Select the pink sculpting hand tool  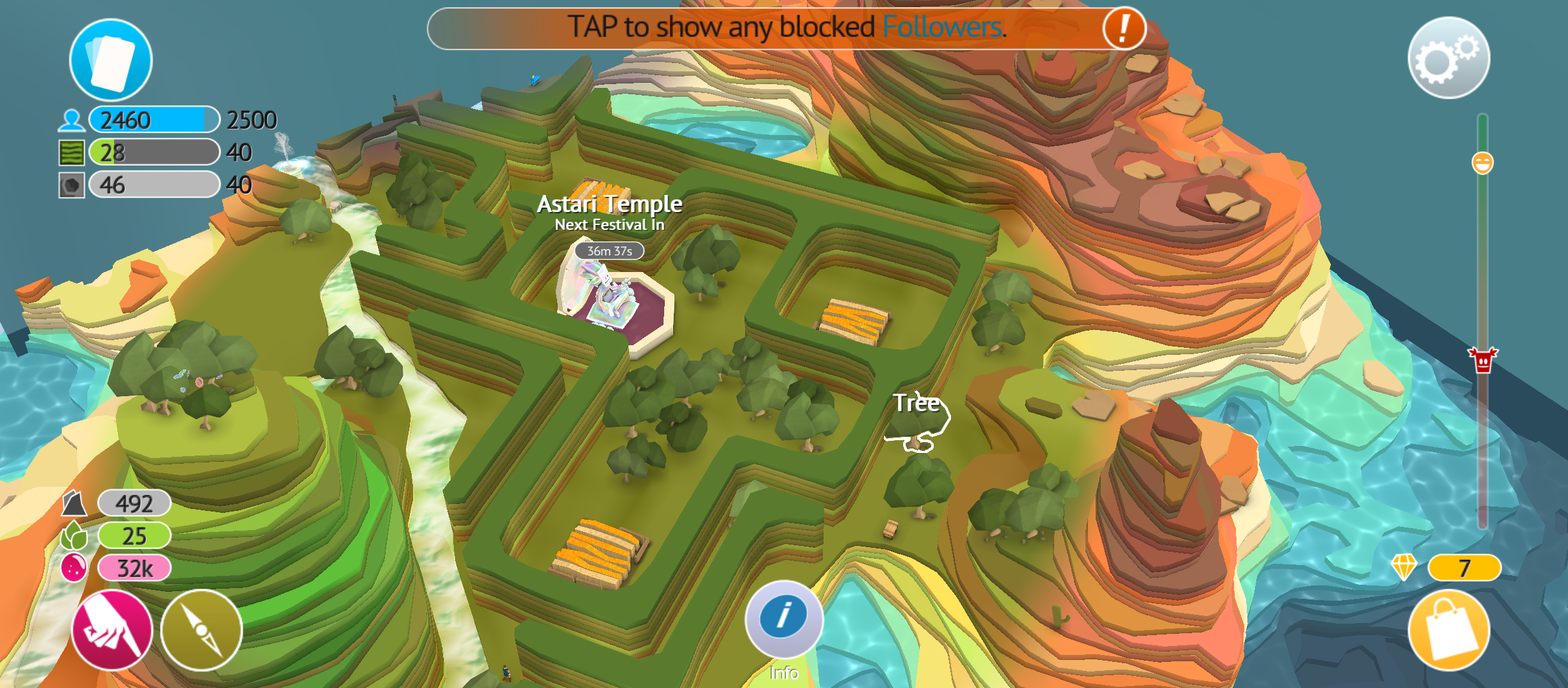coord(113,629)
